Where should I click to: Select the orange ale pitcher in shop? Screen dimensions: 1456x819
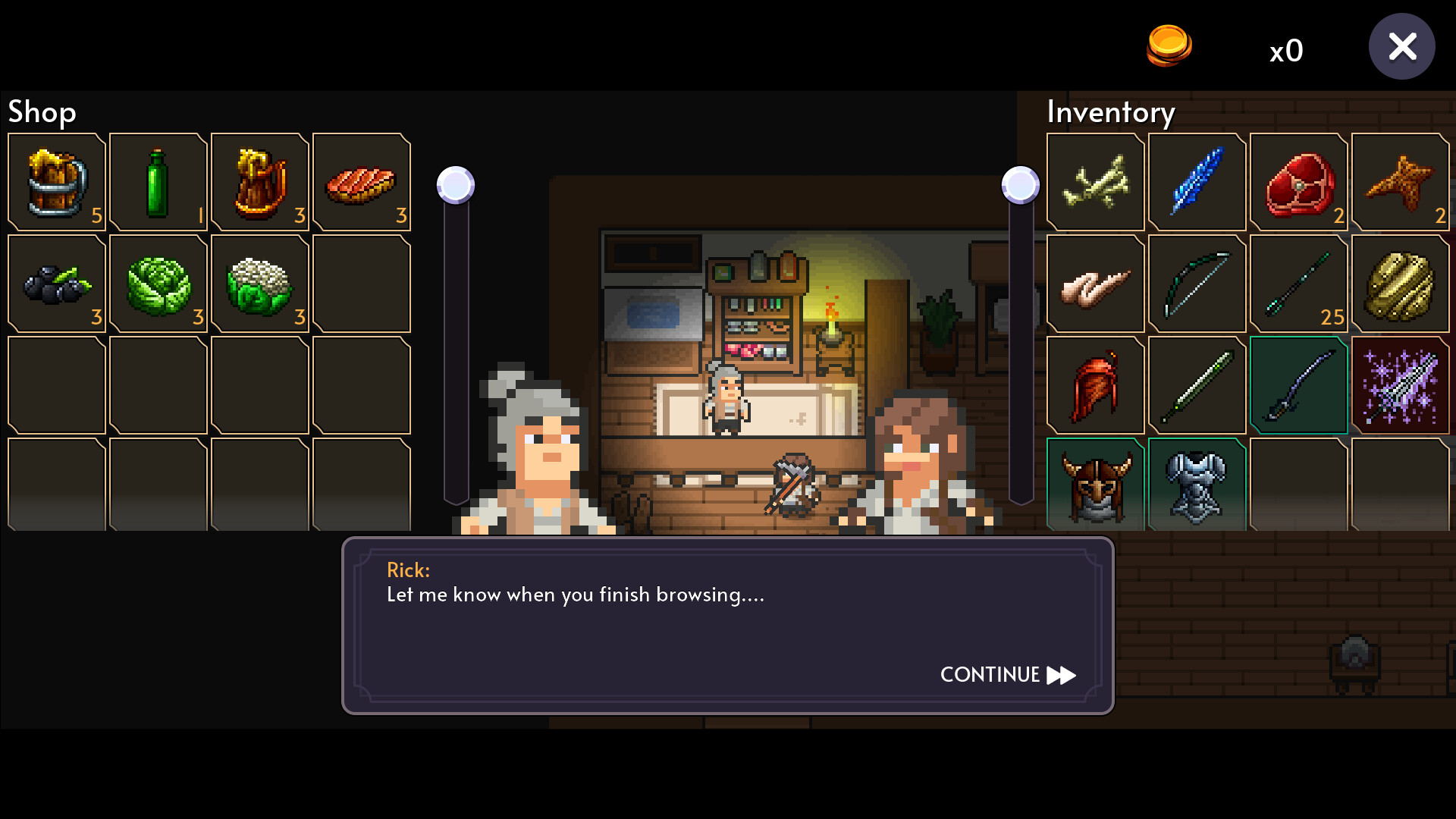[259, 182]
